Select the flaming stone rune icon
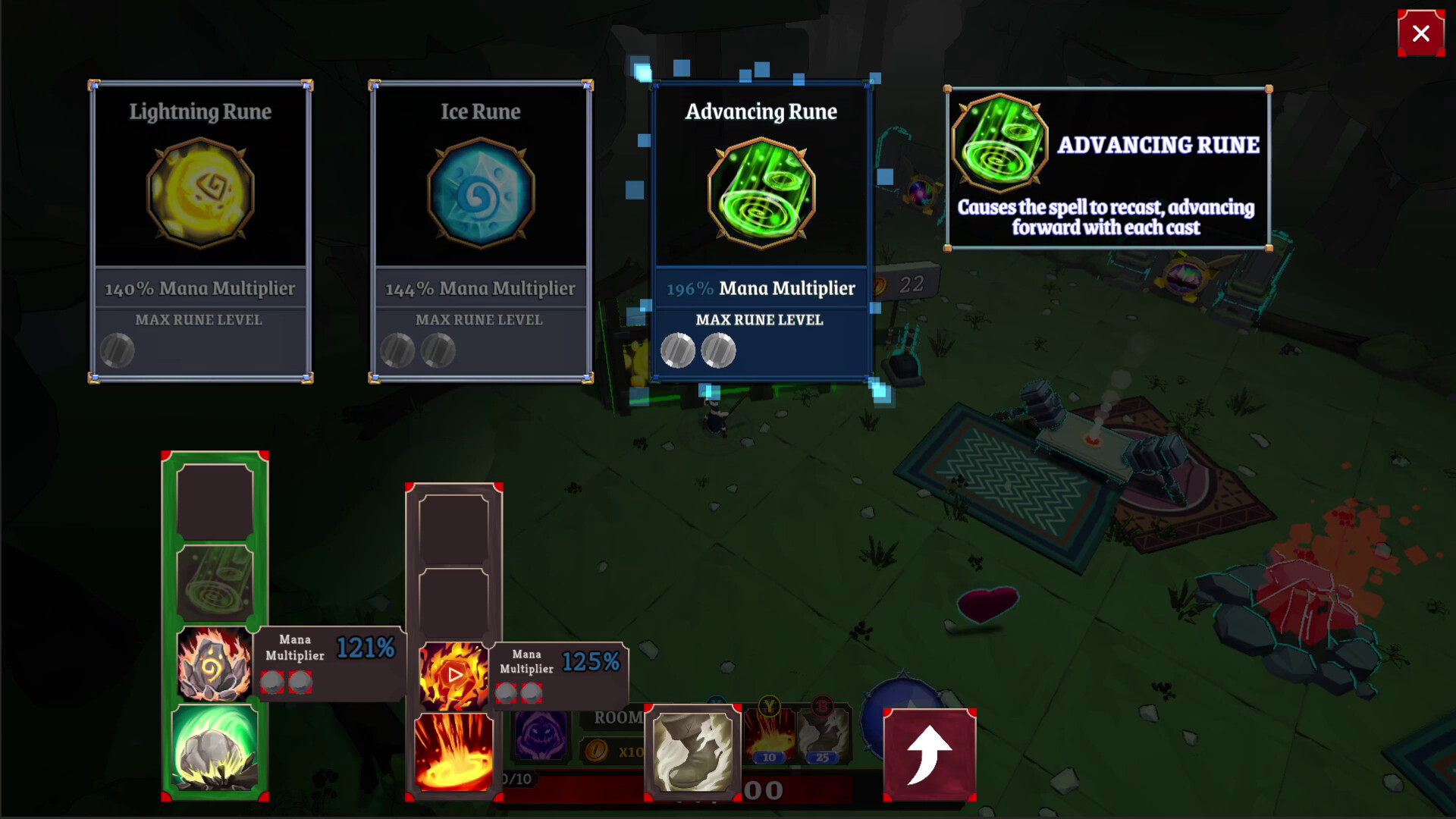Viewport: 1456px width, 819px height. 215,662
